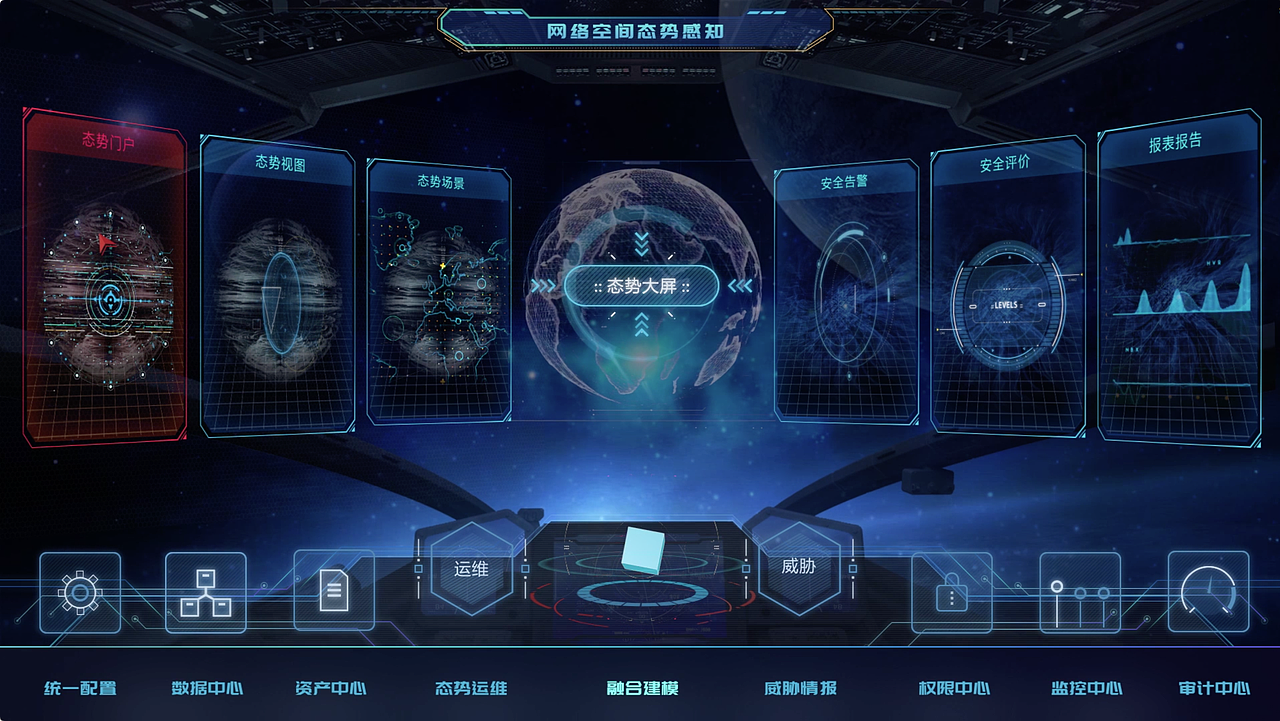
Task: Toggle the square marker left of 运维 hexagon
Action: pos(419,570)
